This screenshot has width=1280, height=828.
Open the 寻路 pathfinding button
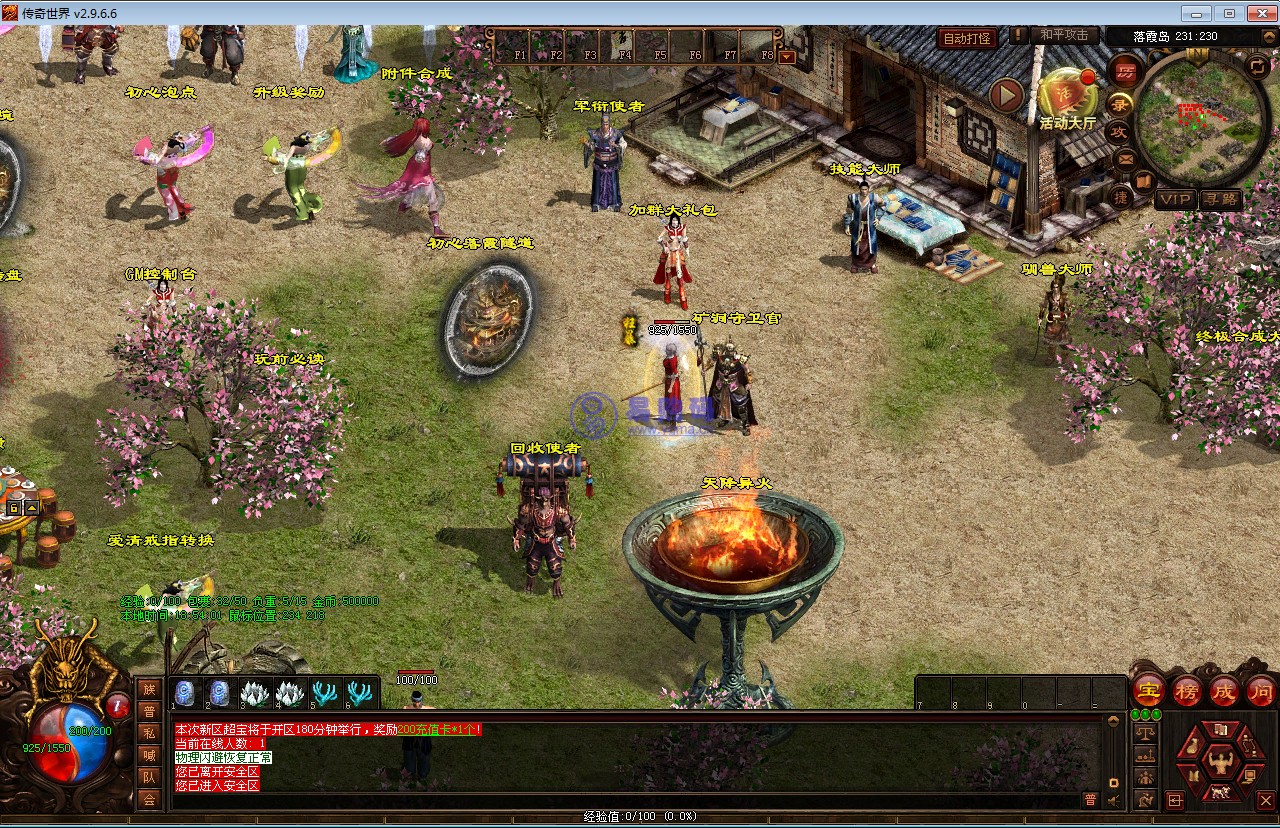1220,199
